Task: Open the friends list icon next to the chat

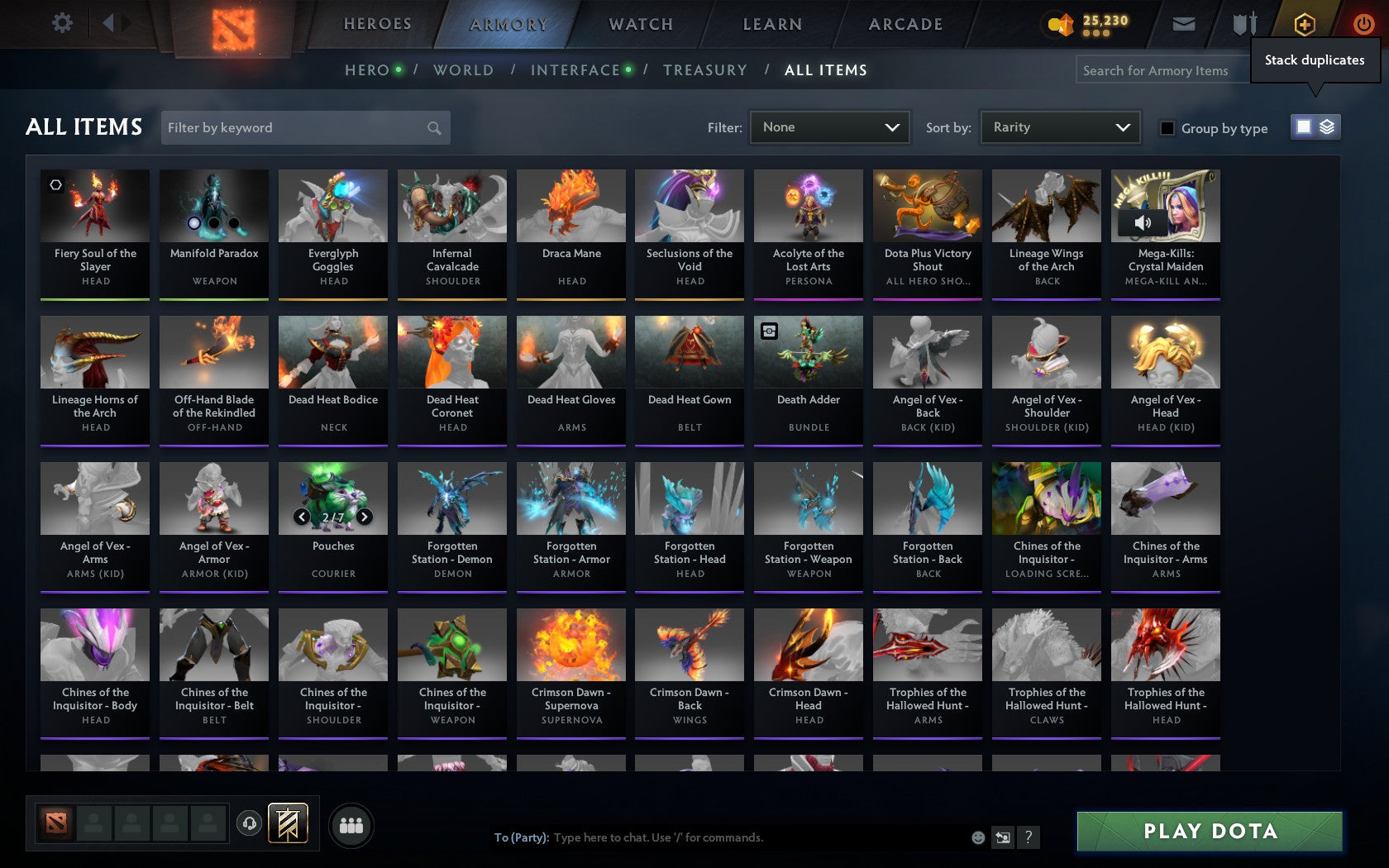Action: coord(352,823)
